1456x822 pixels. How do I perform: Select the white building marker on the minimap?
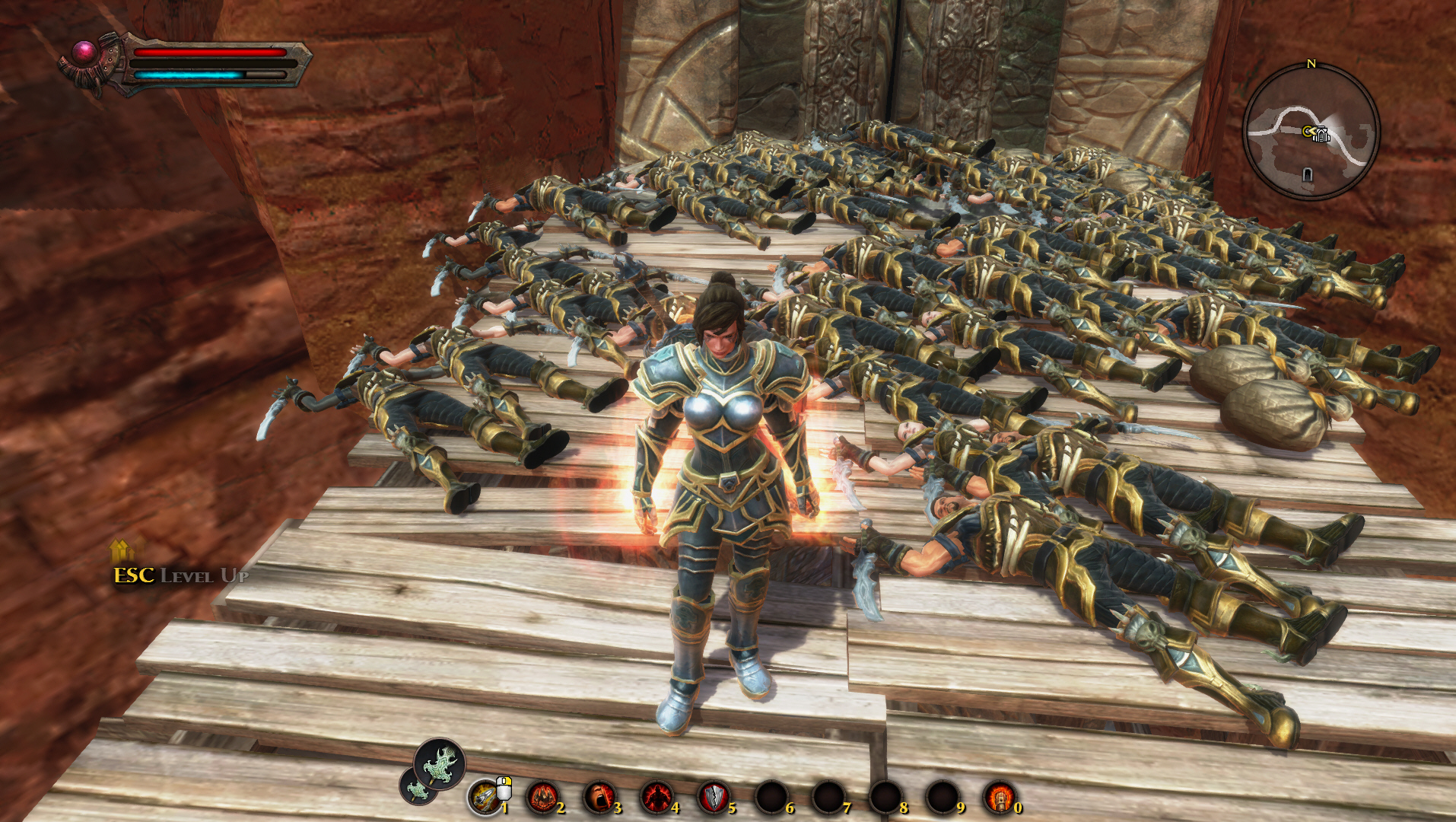point(1321,135)
